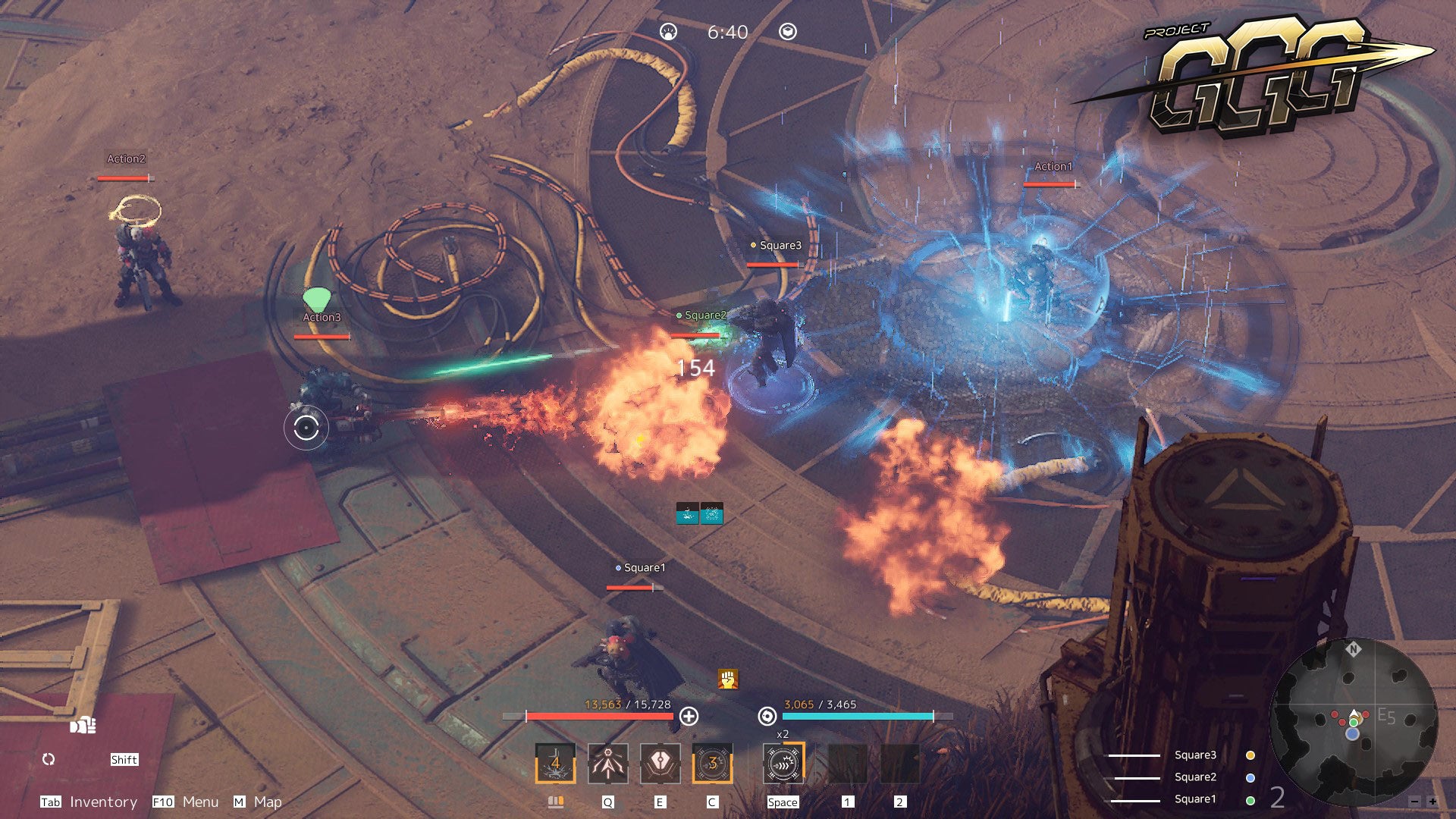This screenshot has width=1456, height=819.
Task: Click the circular minimap
Action: click(x=1354, y=720)
